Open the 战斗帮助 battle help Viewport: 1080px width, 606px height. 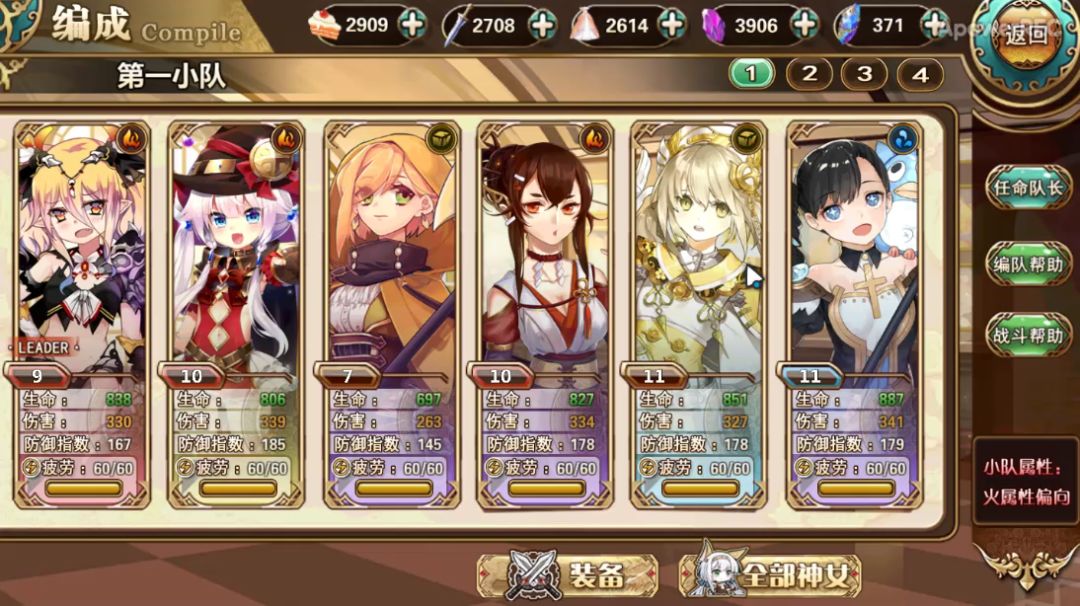click(1028, 335)
